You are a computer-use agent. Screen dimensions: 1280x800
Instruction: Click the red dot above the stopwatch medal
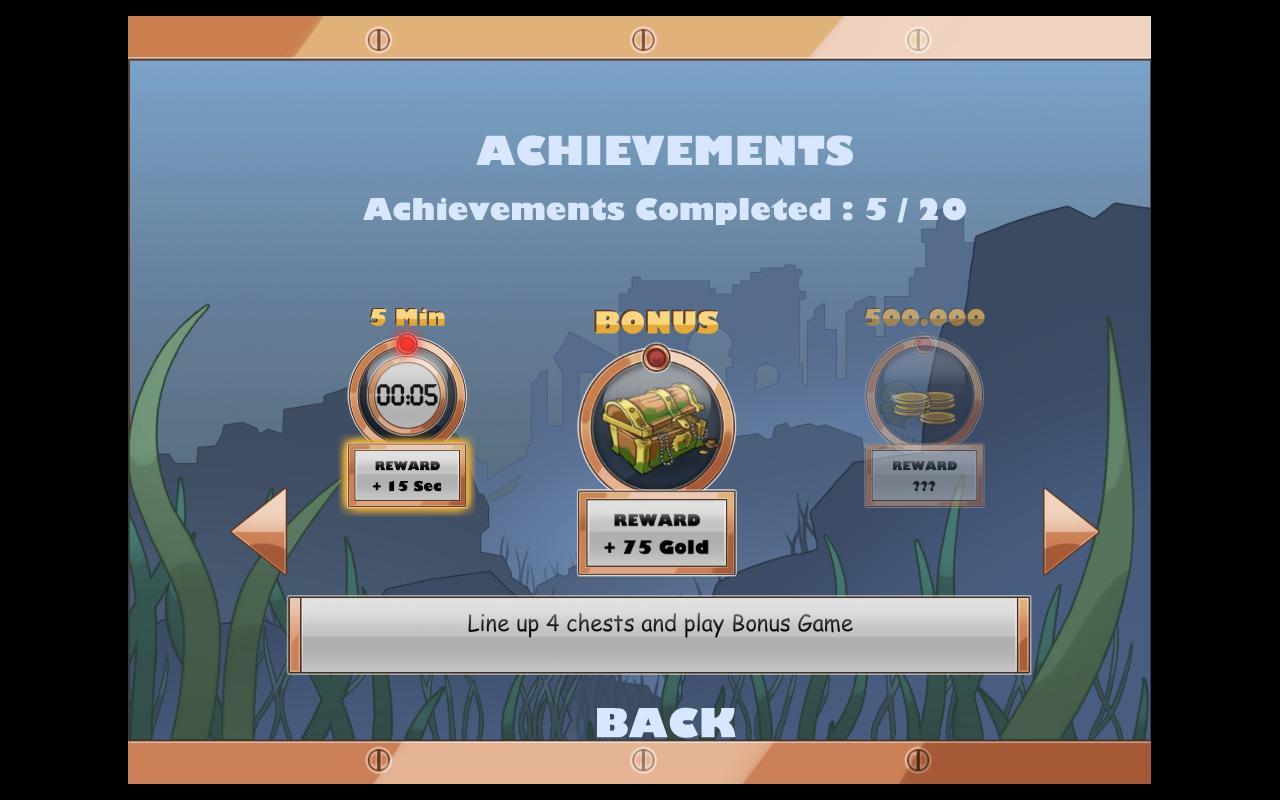(406, 341)
